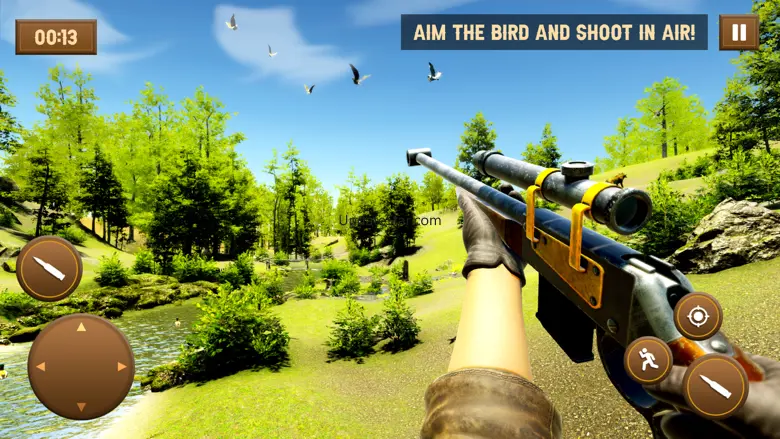Tap the bullet button beside the running-man icon

715,386
